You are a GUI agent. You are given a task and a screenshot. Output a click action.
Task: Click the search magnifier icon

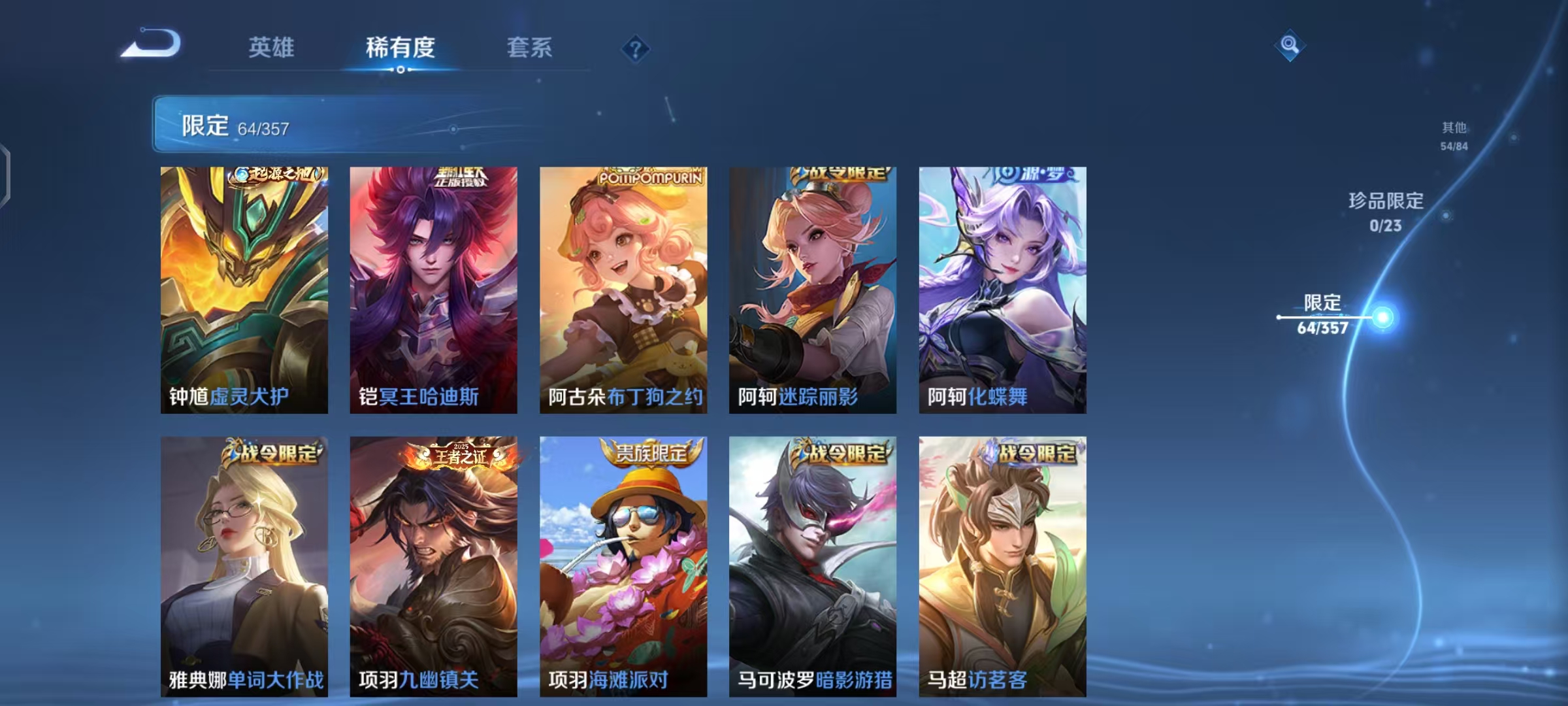tap(1288, 46)
